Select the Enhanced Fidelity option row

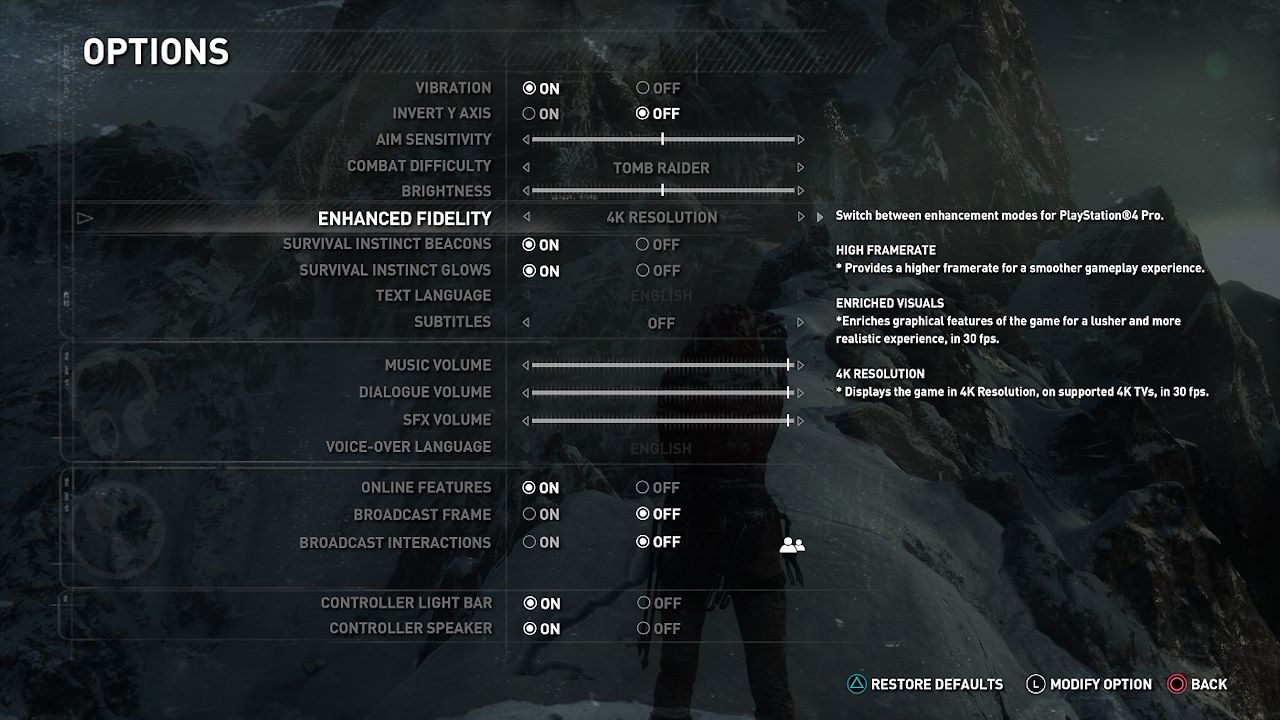tap(404, 218)
